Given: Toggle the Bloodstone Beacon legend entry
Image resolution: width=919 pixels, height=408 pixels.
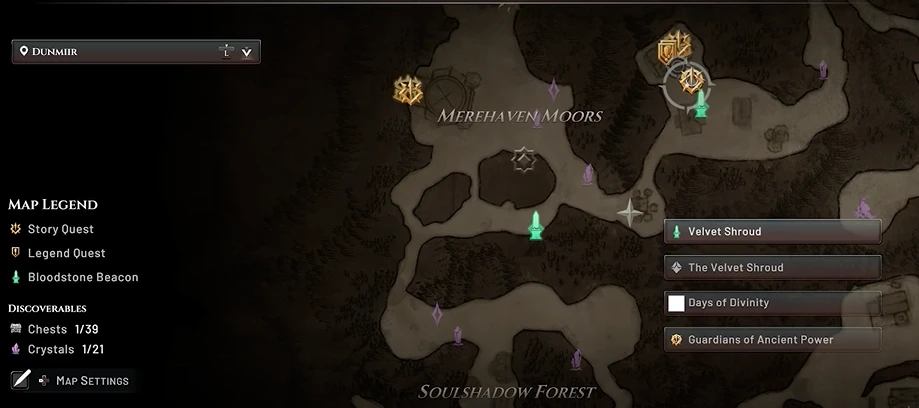Looking at the screenshot, I should [x=82, y=278].
